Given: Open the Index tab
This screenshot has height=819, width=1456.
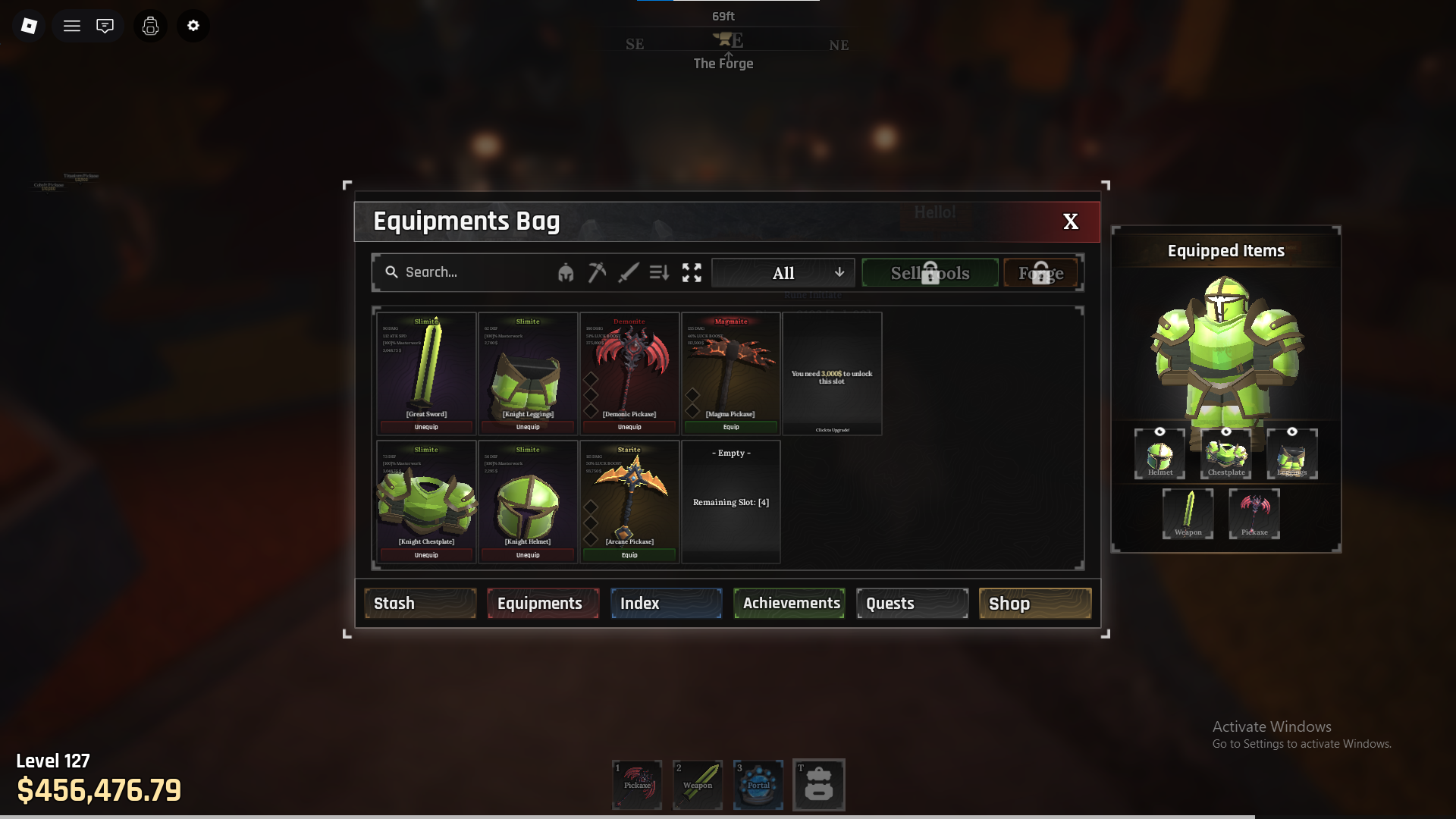Looking at the screenshot, I should pyautogui.click(x=666, y=604).
